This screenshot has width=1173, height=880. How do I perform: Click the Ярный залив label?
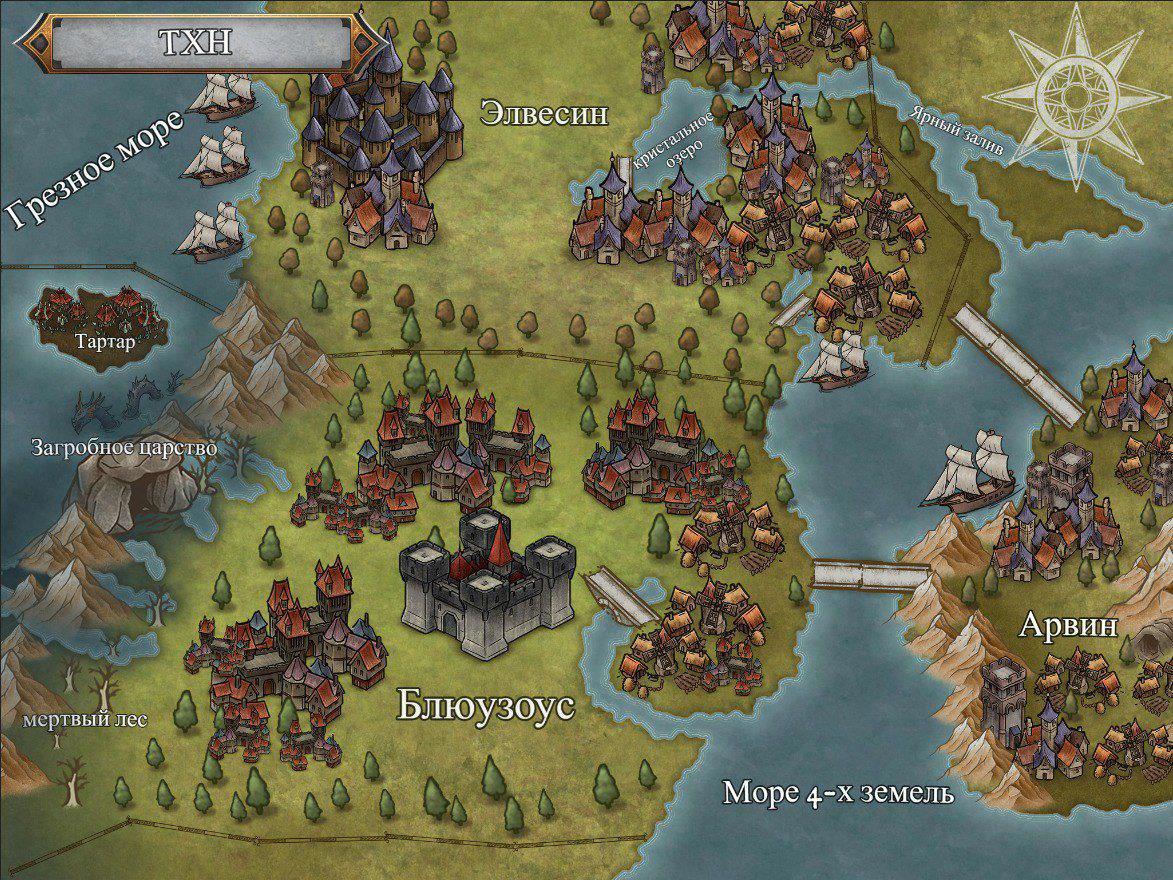956,130
